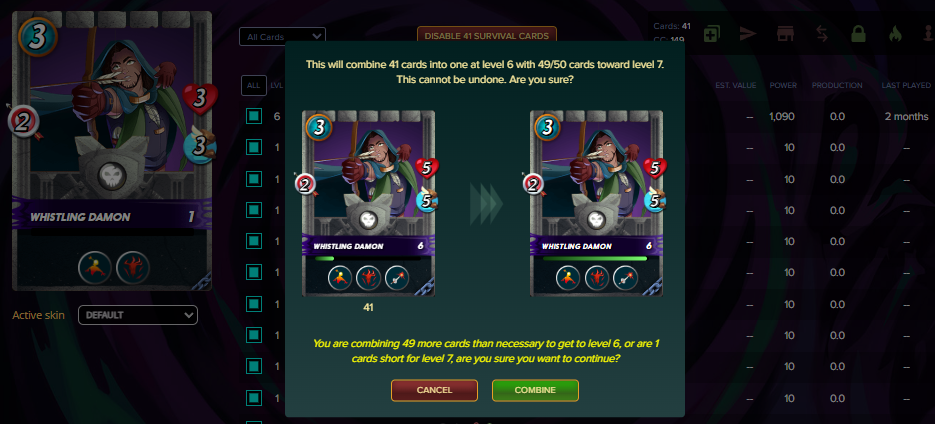Click the combine cards plus icon
935x424 pixels.
click(711, 34)
